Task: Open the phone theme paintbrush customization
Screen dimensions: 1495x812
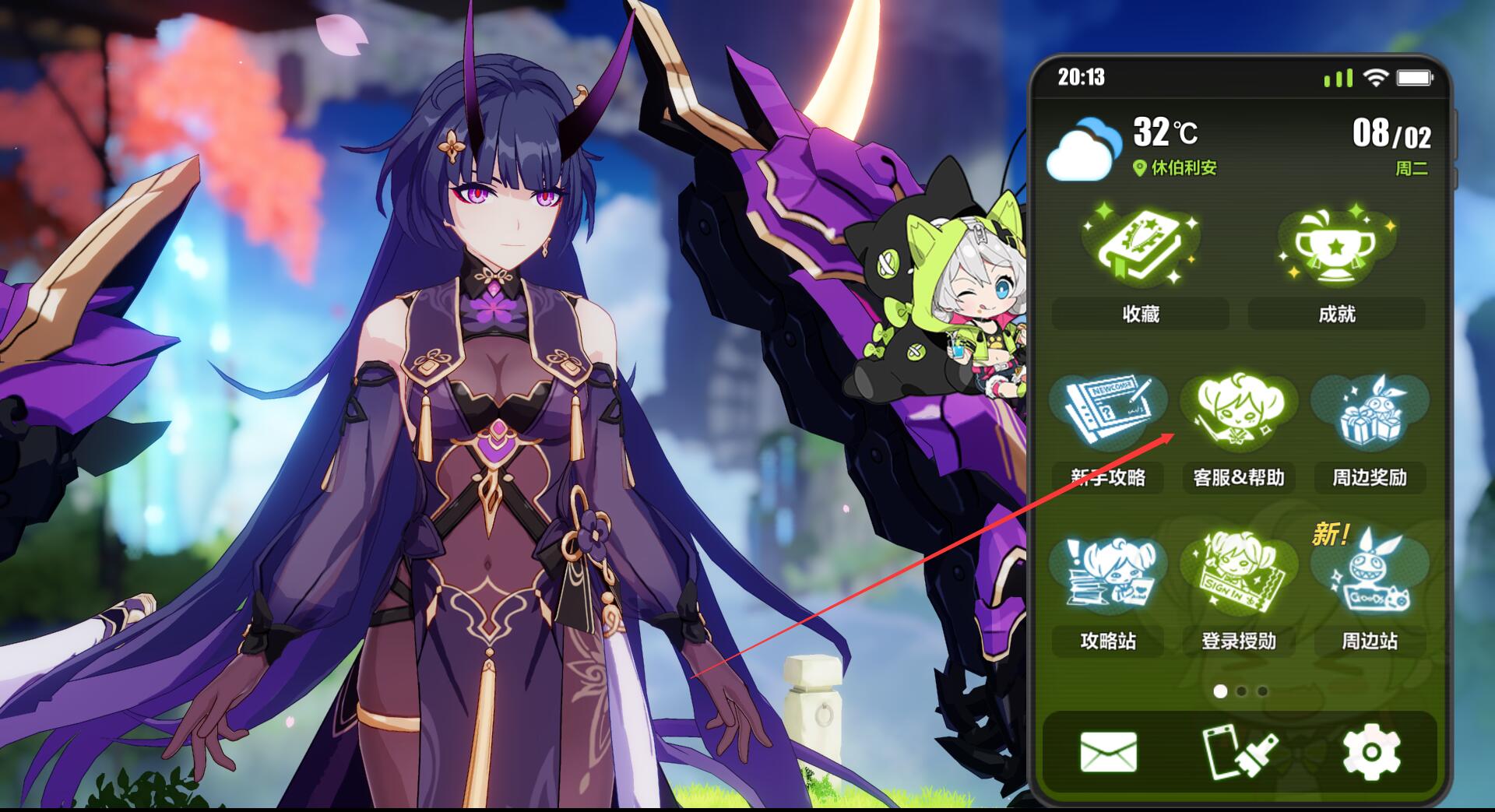Action: pyautogui.click(x=1239, y=753)
